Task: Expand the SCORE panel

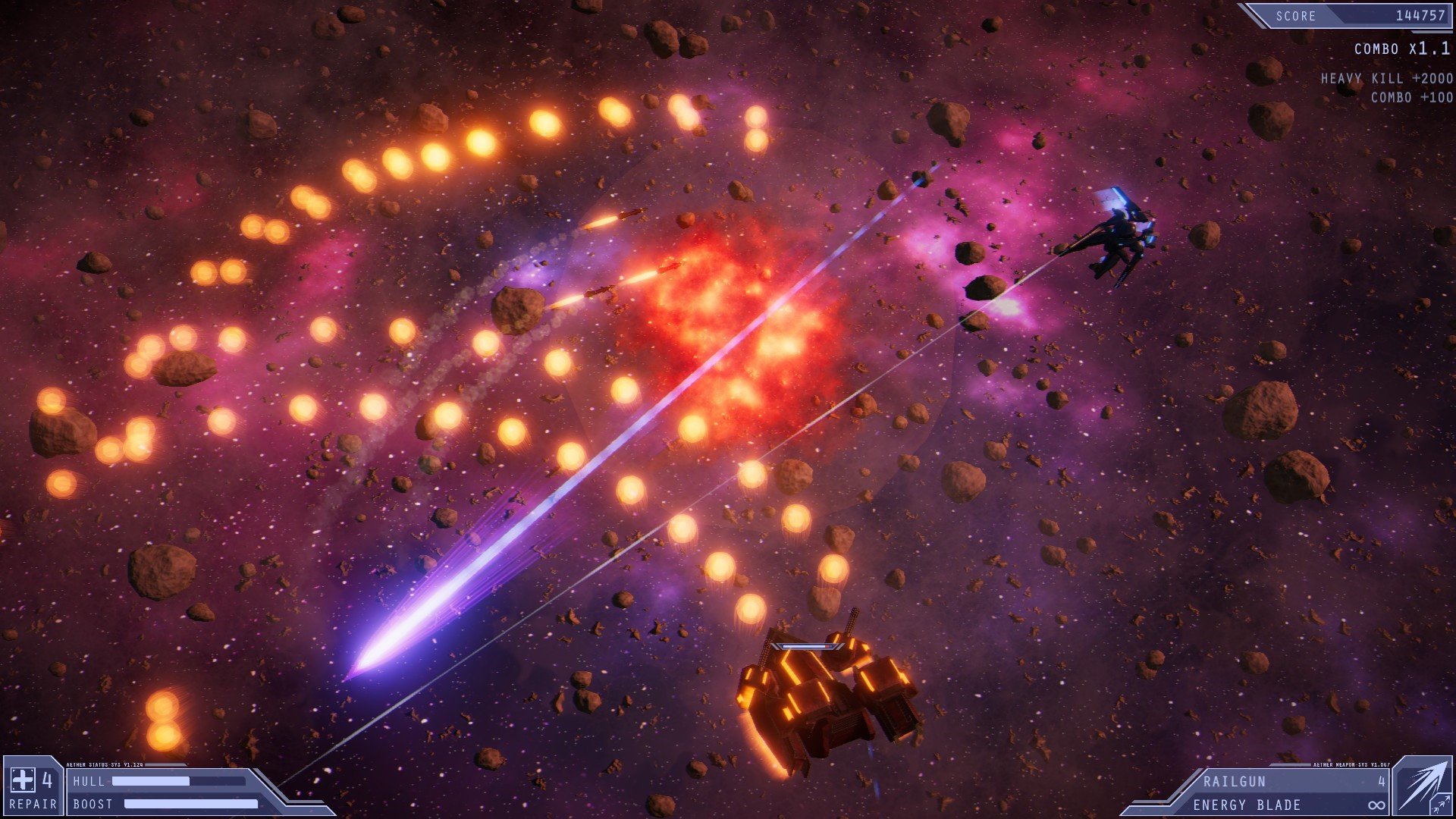Action: (1357, 15)
